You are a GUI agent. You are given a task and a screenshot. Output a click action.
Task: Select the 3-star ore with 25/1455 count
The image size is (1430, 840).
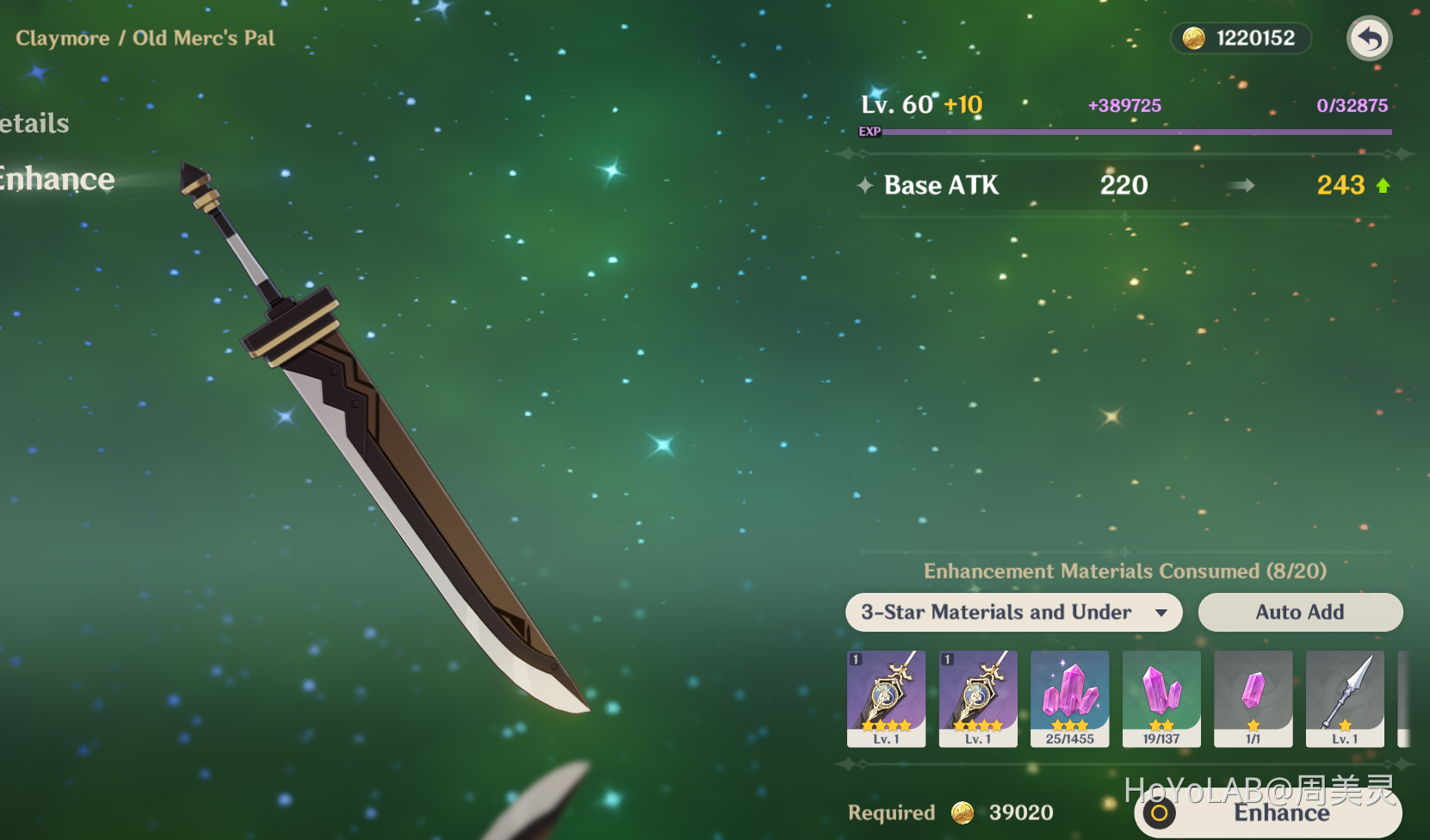tap(1069, 698)
